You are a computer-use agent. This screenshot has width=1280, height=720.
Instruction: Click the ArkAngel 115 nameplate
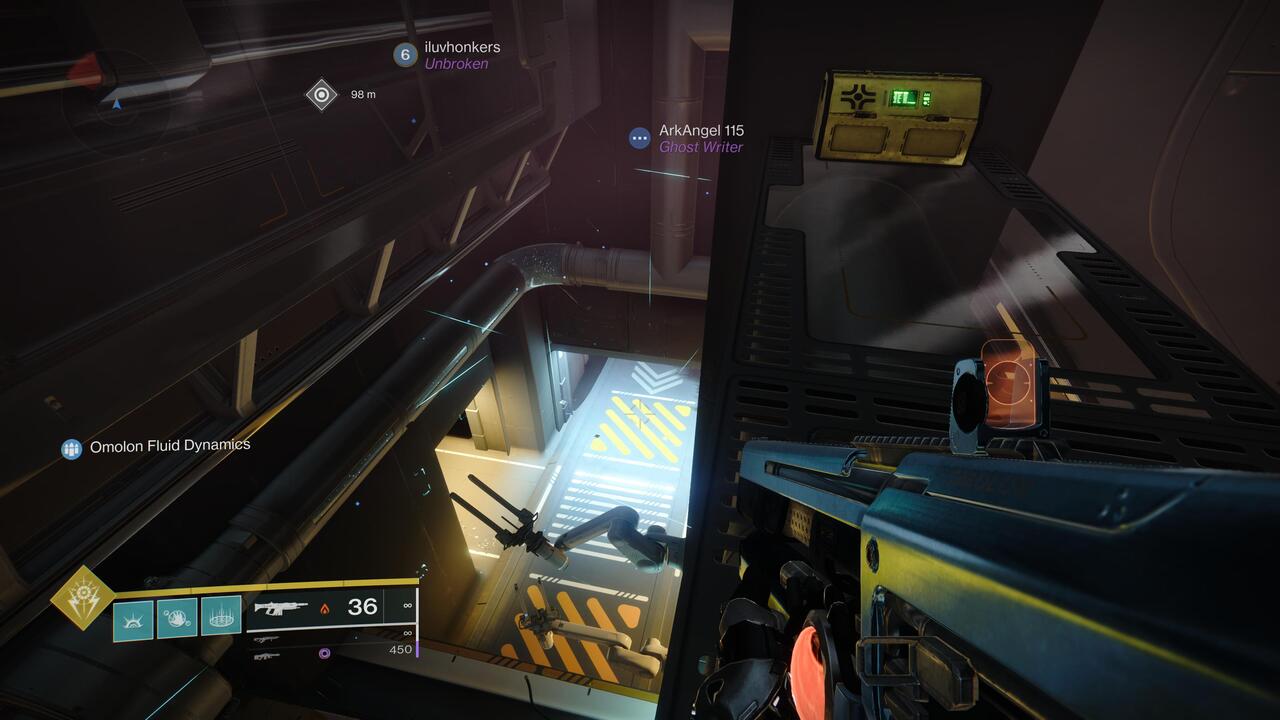tap(704, 131)
